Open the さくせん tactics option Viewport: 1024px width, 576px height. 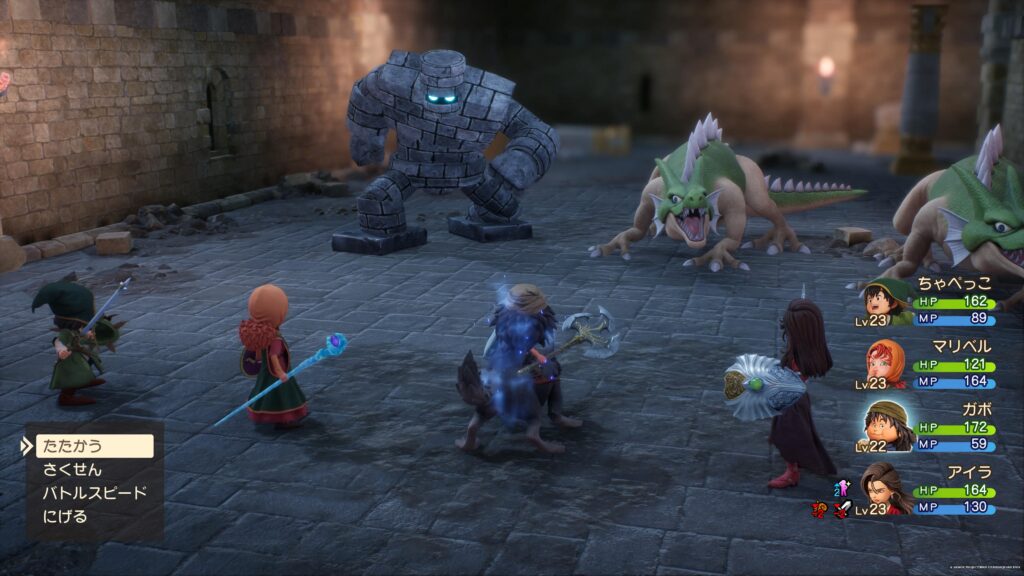(72, 470)
